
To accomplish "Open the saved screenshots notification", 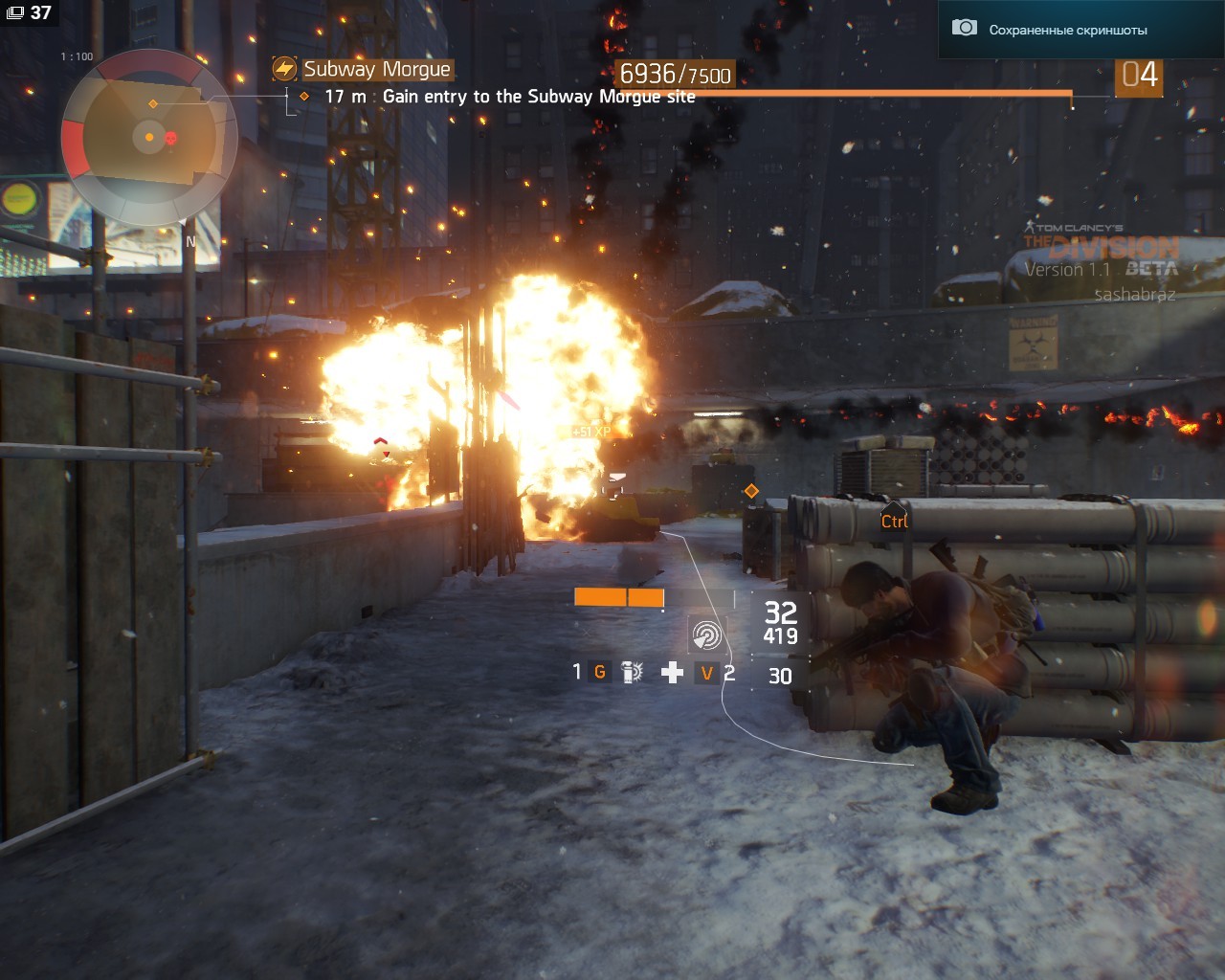I will coord(1067,30).
